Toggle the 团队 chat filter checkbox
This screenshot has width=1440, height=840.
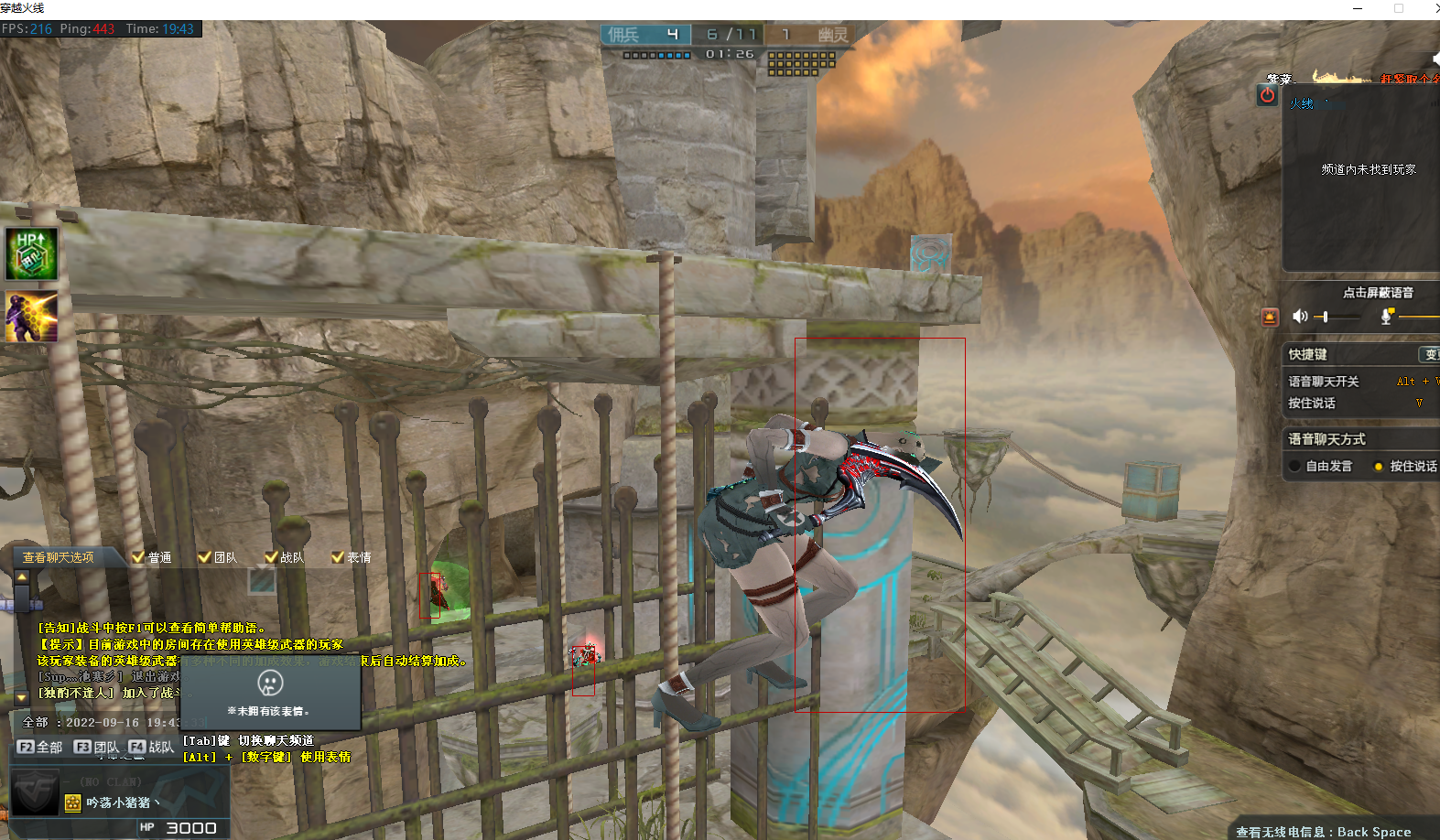click(204, 556)
